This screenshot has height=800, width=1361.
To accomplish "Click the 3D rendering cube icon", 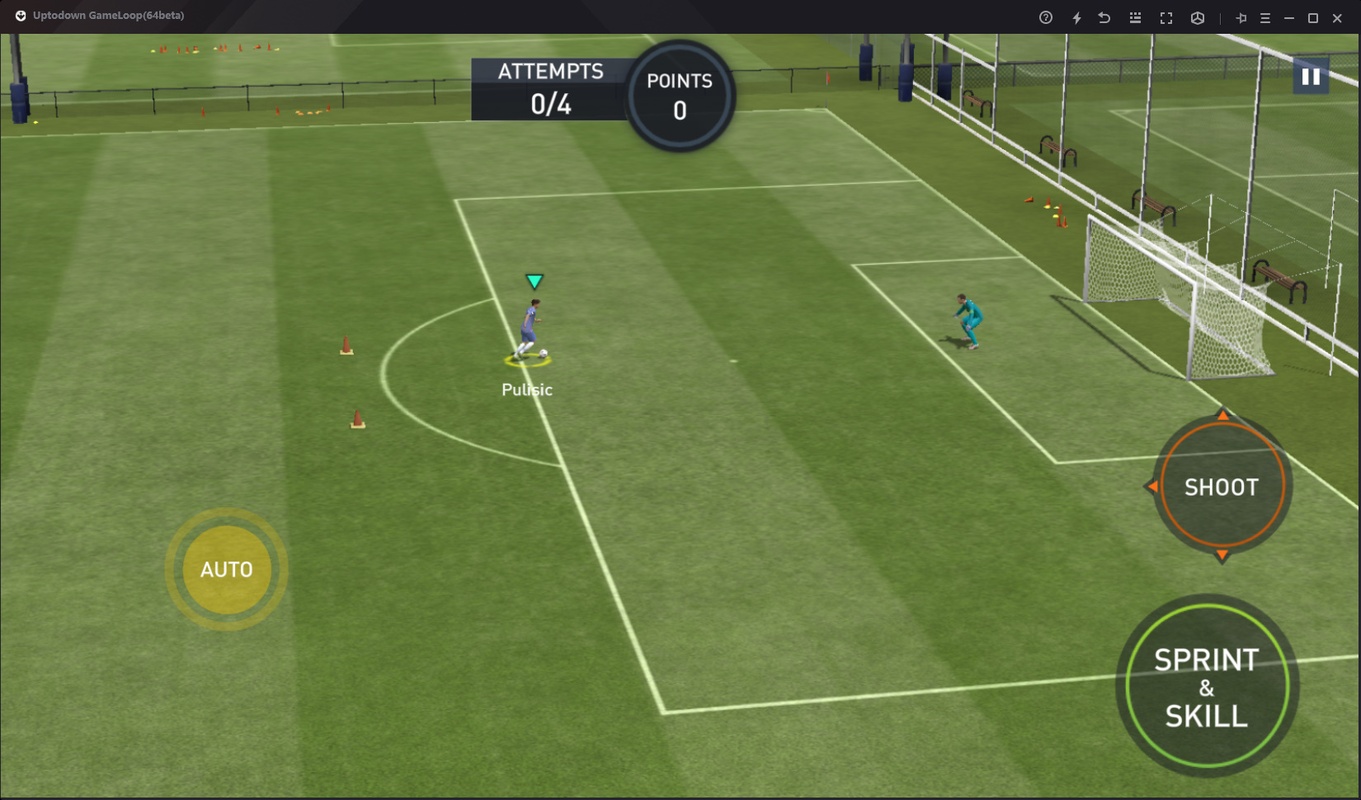I will pos(1199,18).
